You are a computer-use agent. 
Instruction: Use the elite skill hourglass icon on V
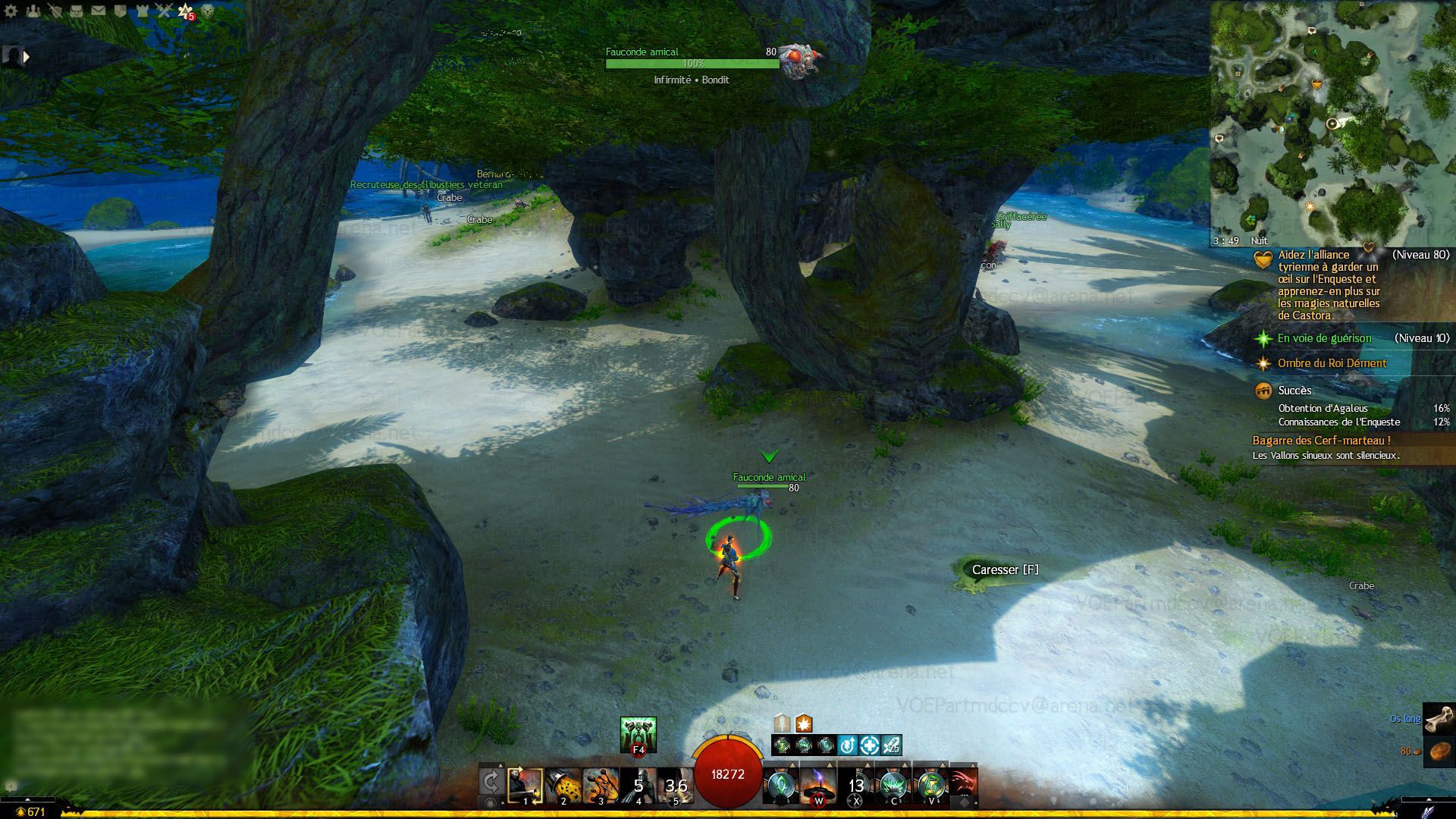[x=931, y=786]
